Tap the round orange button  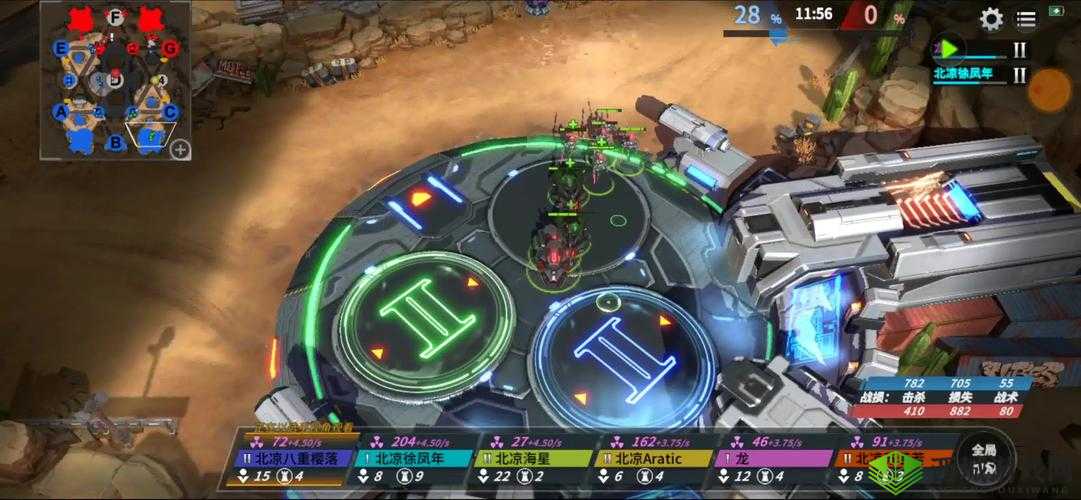coord(1050,91)
